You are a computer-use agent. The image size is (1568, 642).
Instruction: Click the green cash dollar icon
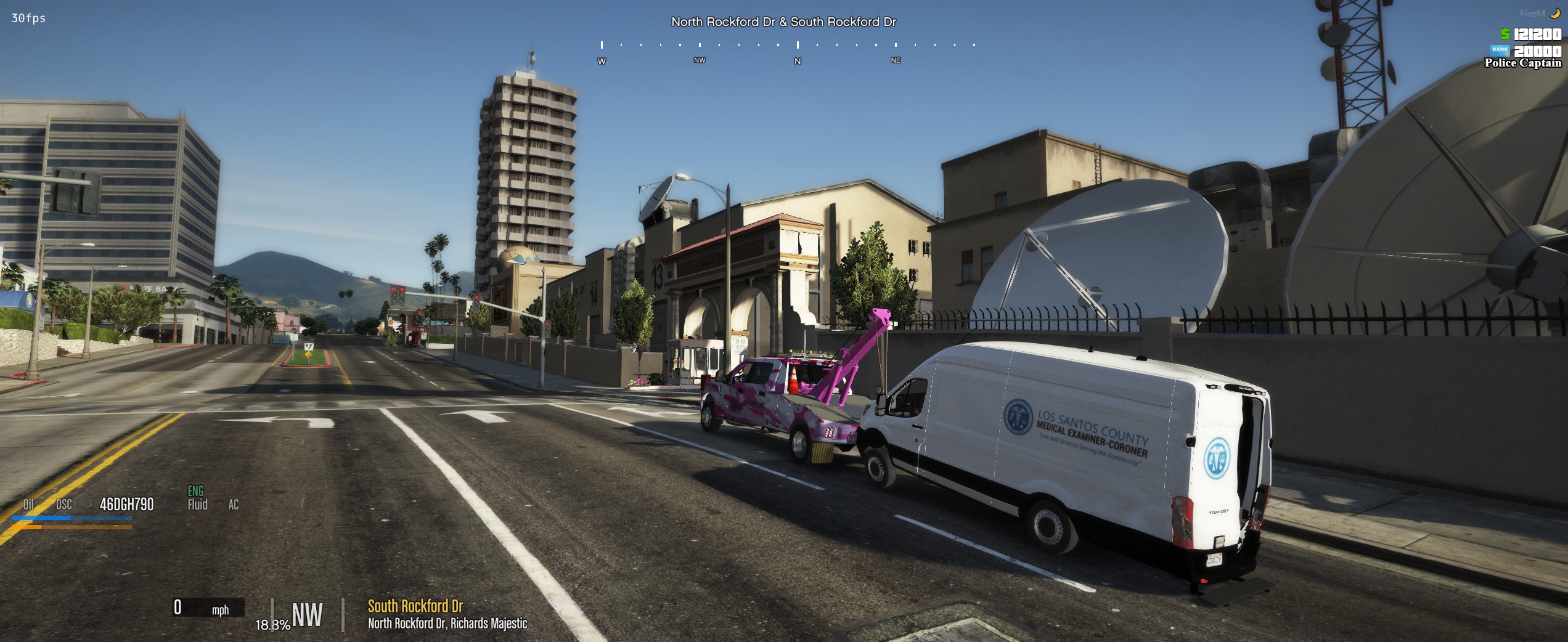[1505, 35]
